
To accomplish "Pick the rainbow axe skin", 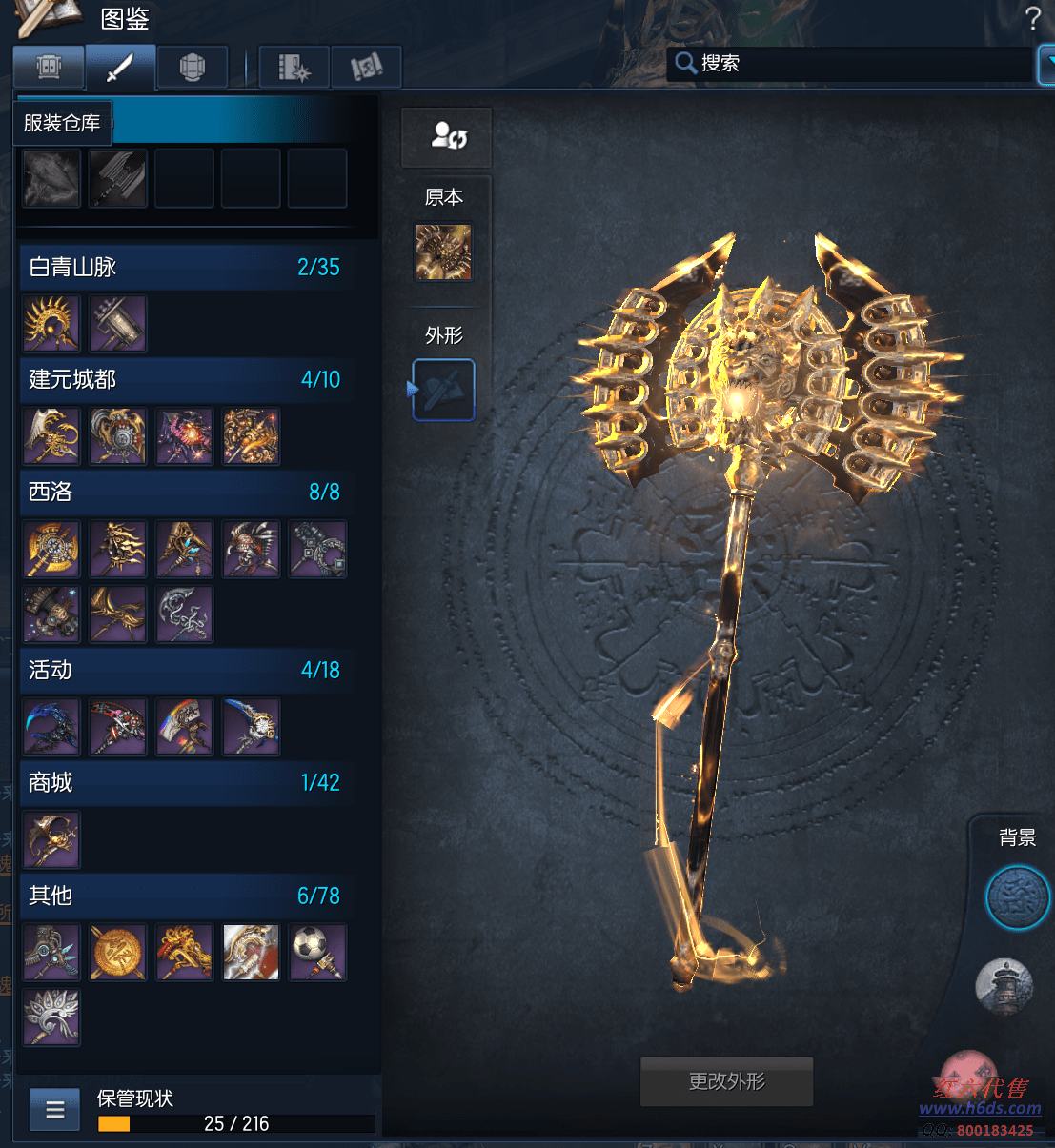I will click(185, 727).
